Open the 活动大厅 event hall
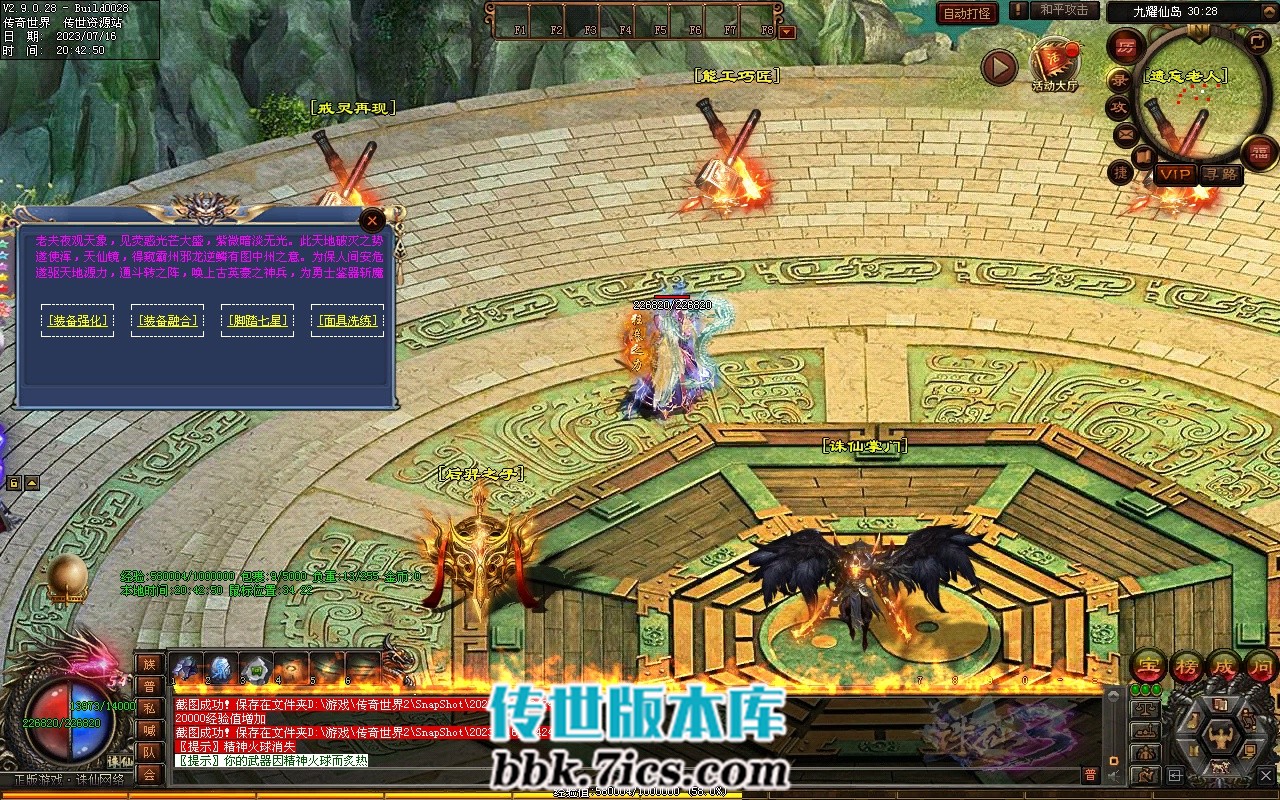This screenshot has width=1280, height=800. 1055,66
